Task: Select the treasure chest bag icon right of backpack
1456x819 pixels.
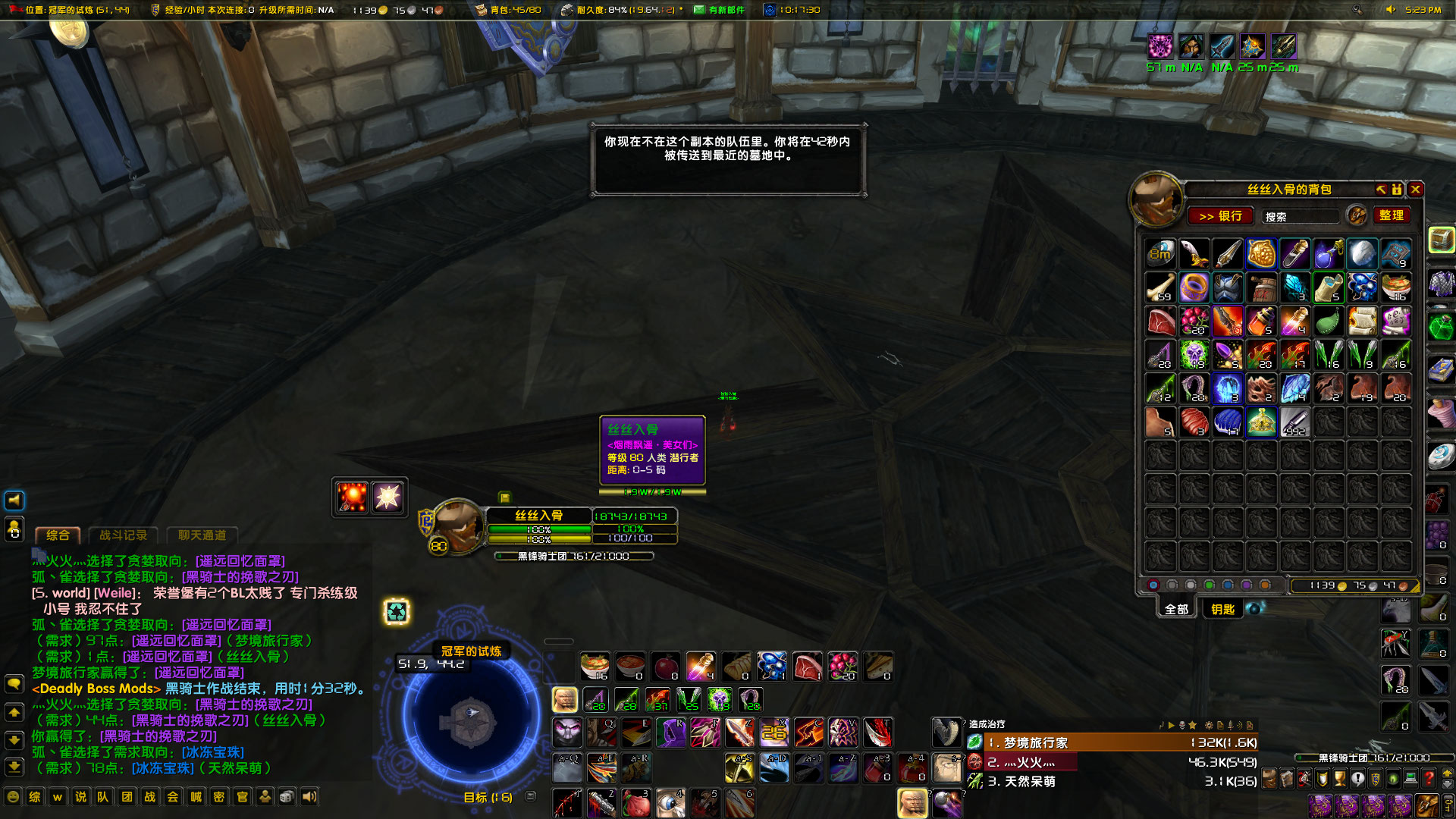Action: pos(1440,241)
